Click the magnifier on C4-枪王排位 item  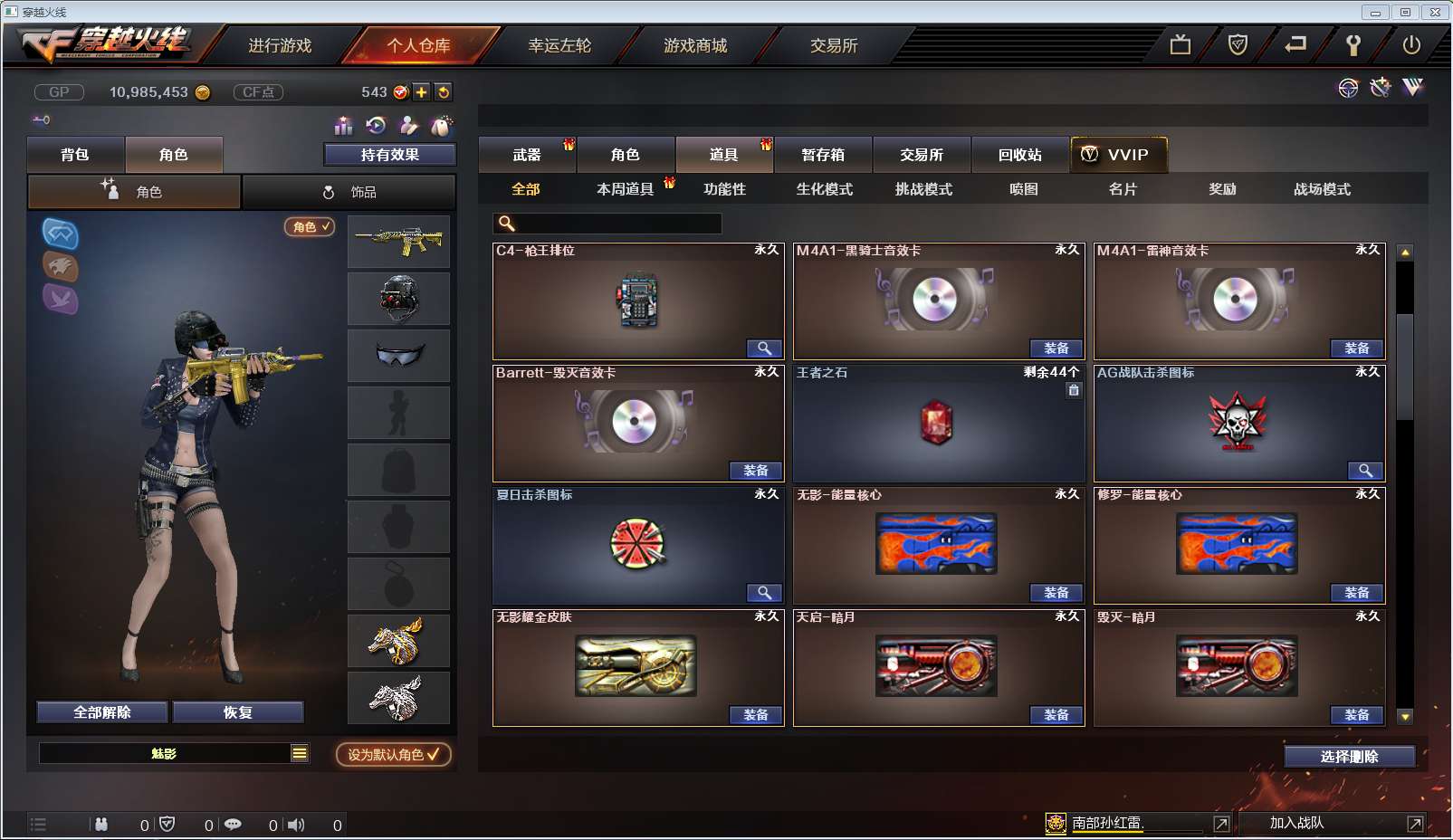coord(765,348)
